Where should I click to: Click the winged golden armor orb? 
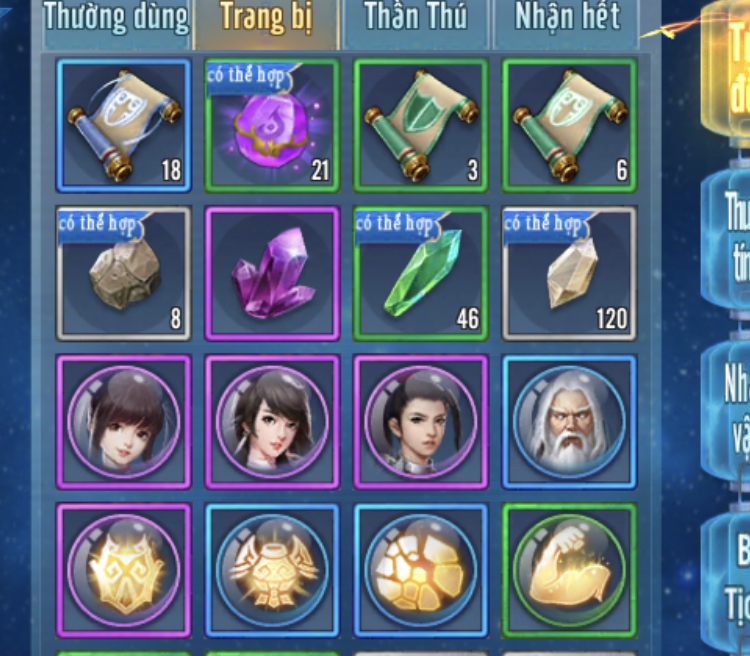(x=272, y=570)
